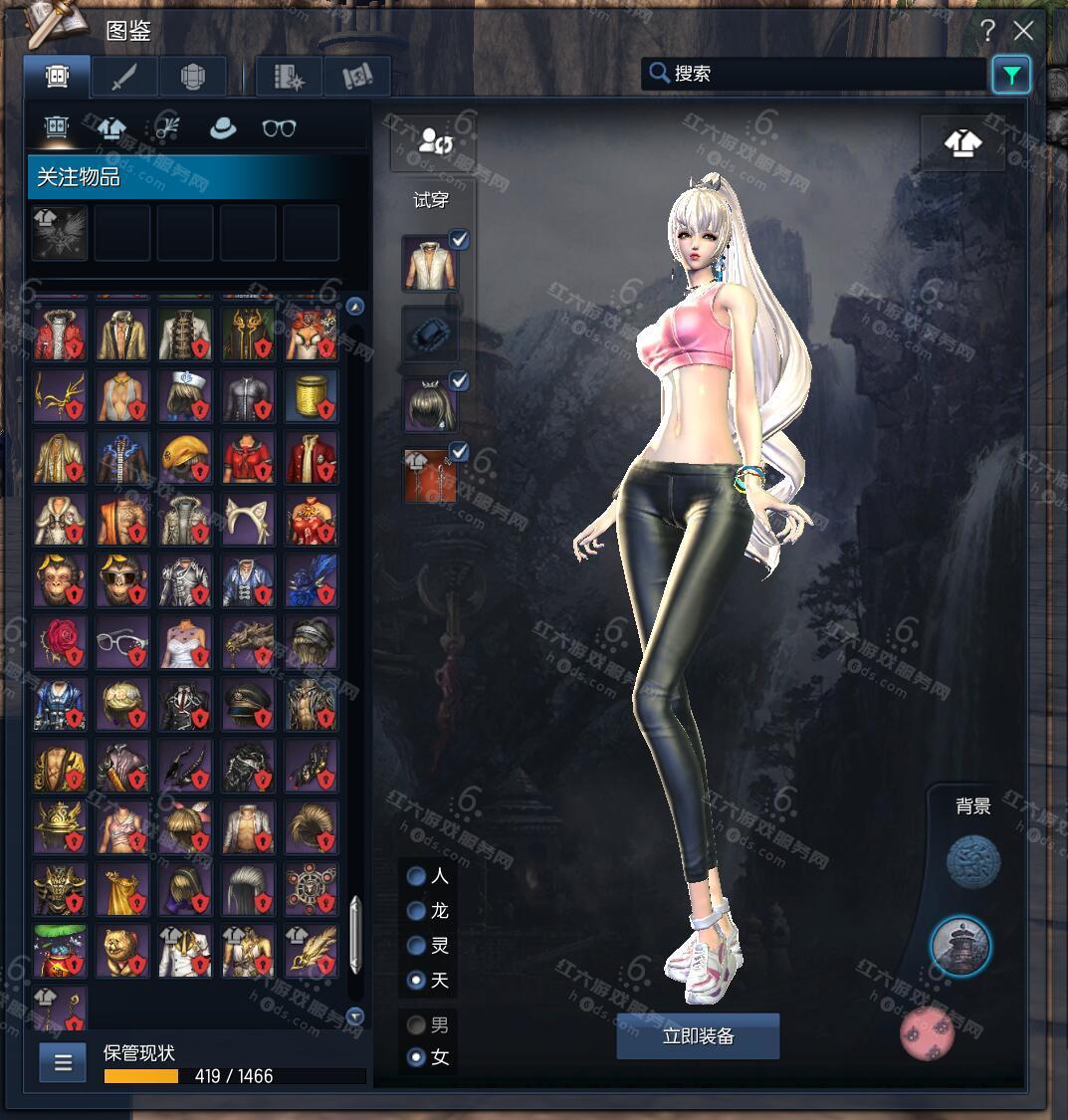Select the white cat ears item
1068x1120 pixels.
click(249, 519)
